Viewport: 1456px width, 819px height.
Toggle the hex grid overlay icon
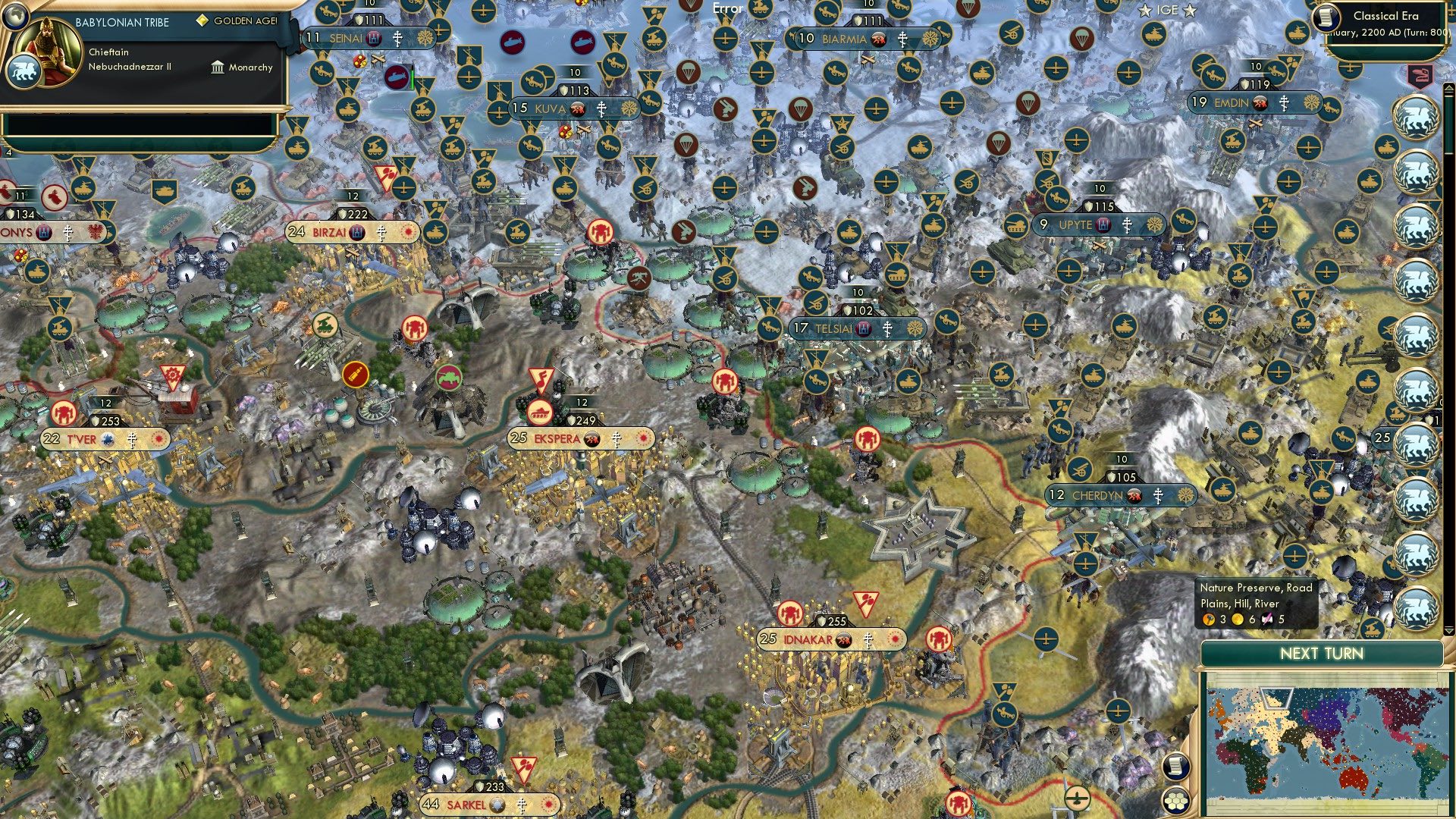coord(1176,800)
